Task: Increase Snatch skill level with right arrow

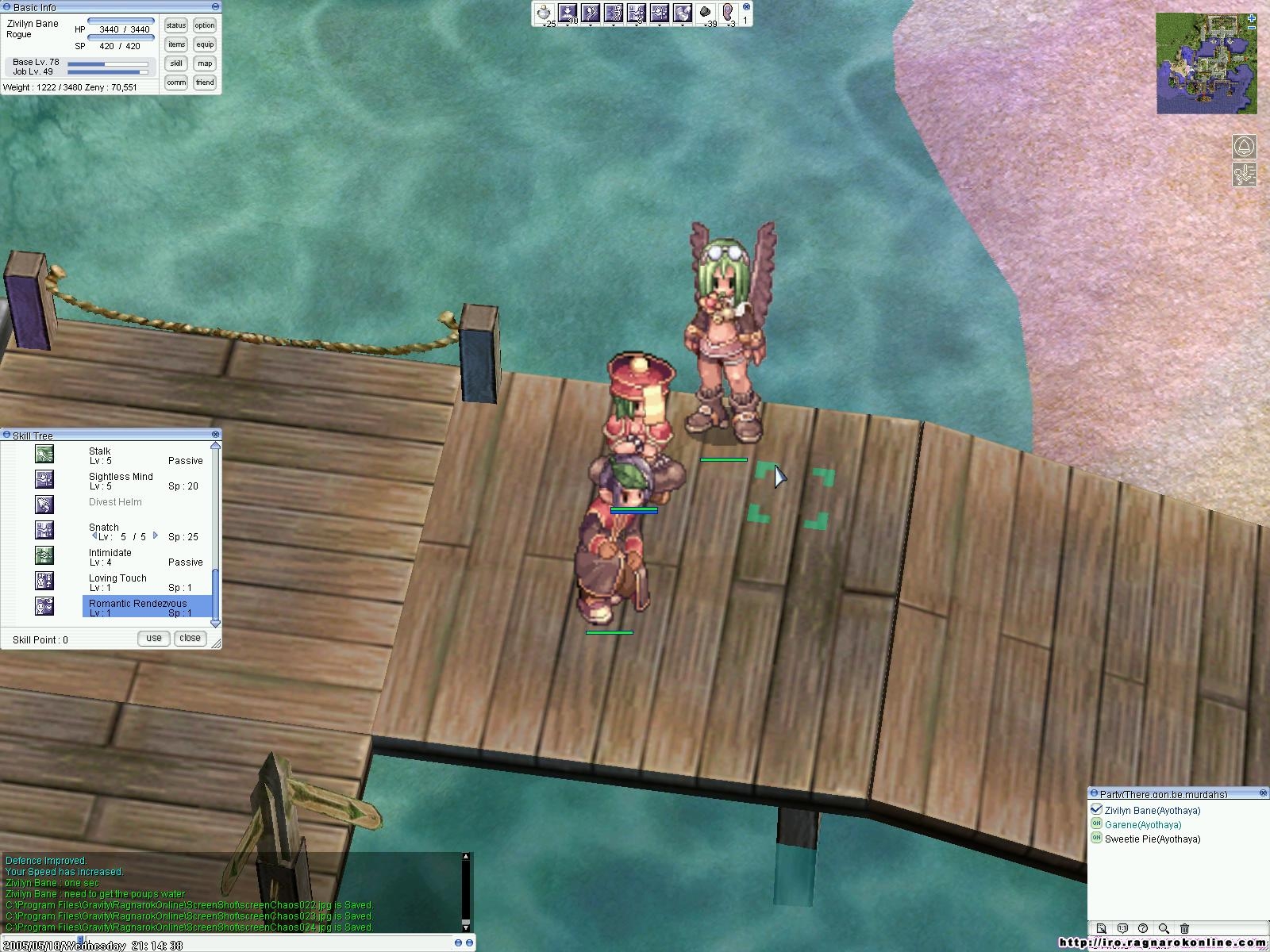Action: click(156, 535)
